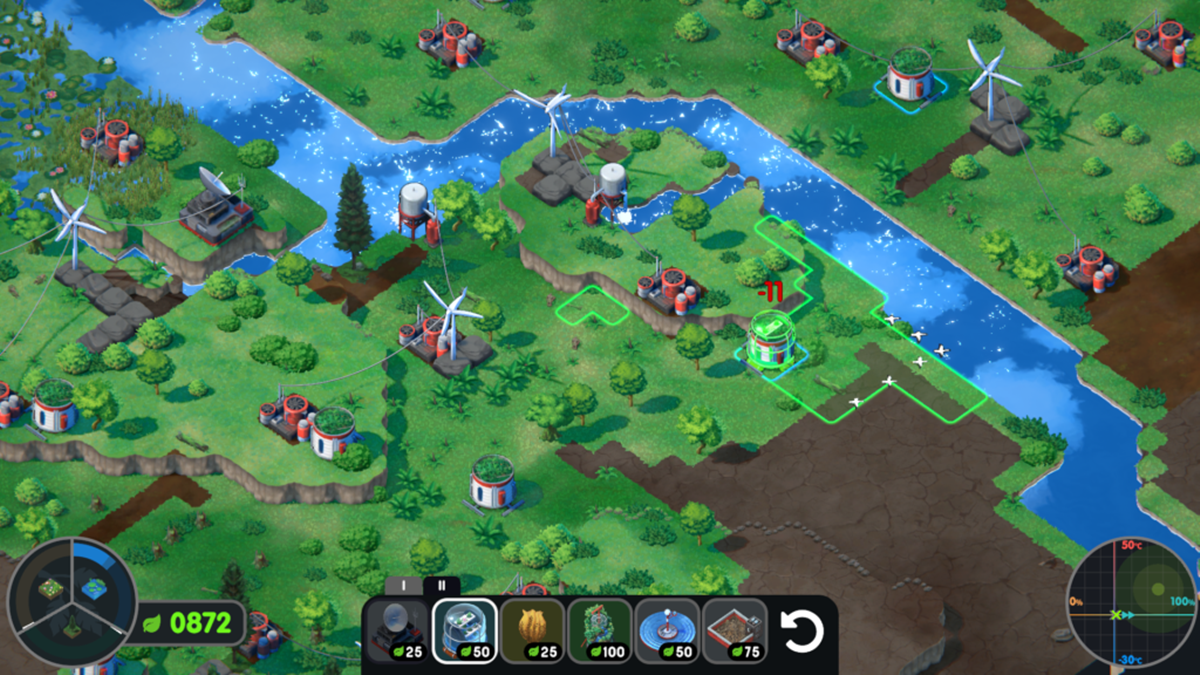Choose the golden beehive building

tap(532, 631)
